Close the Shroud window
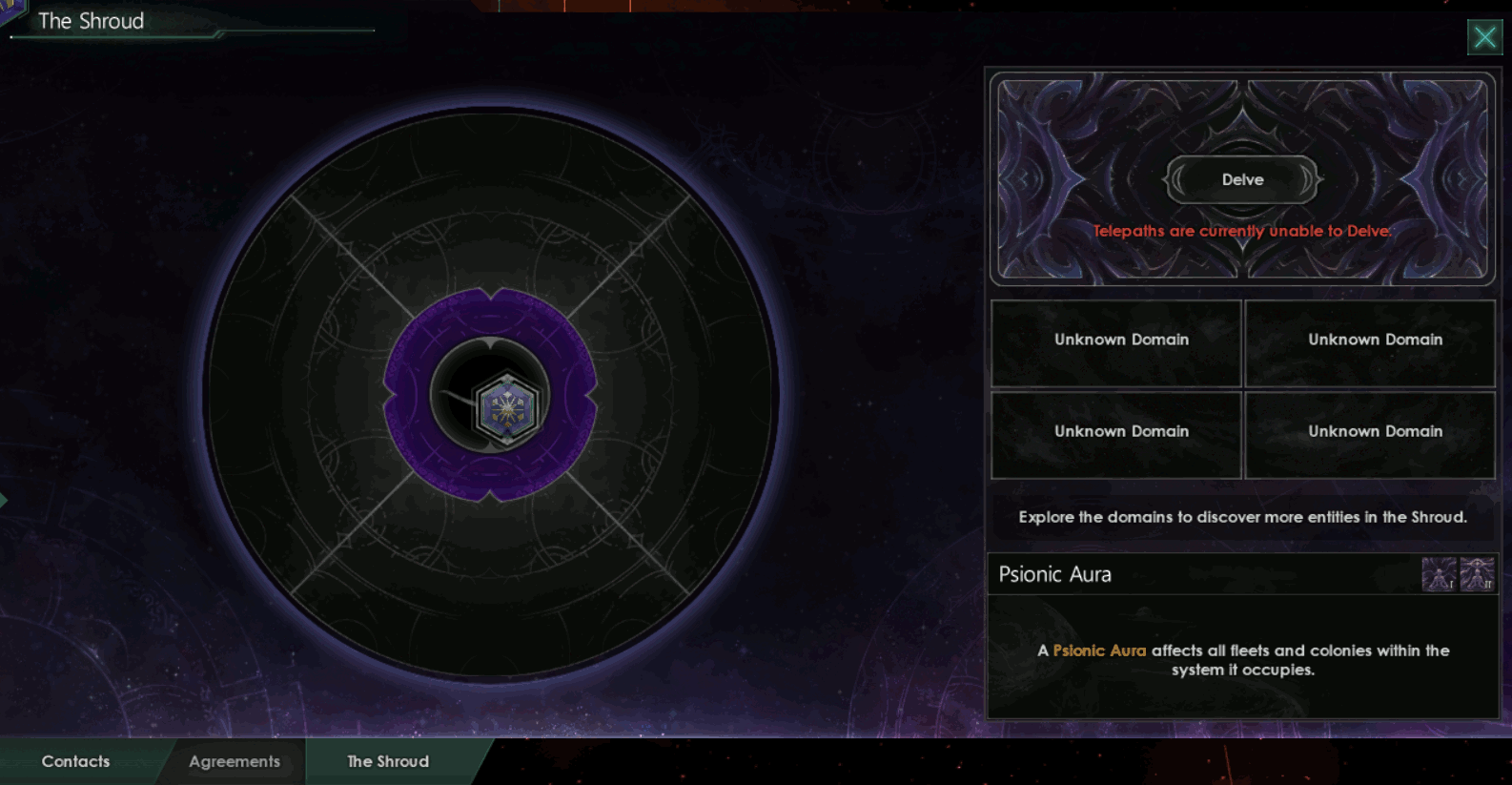The width and height of the screenshot is (1512, 785). pos(1484,36)
